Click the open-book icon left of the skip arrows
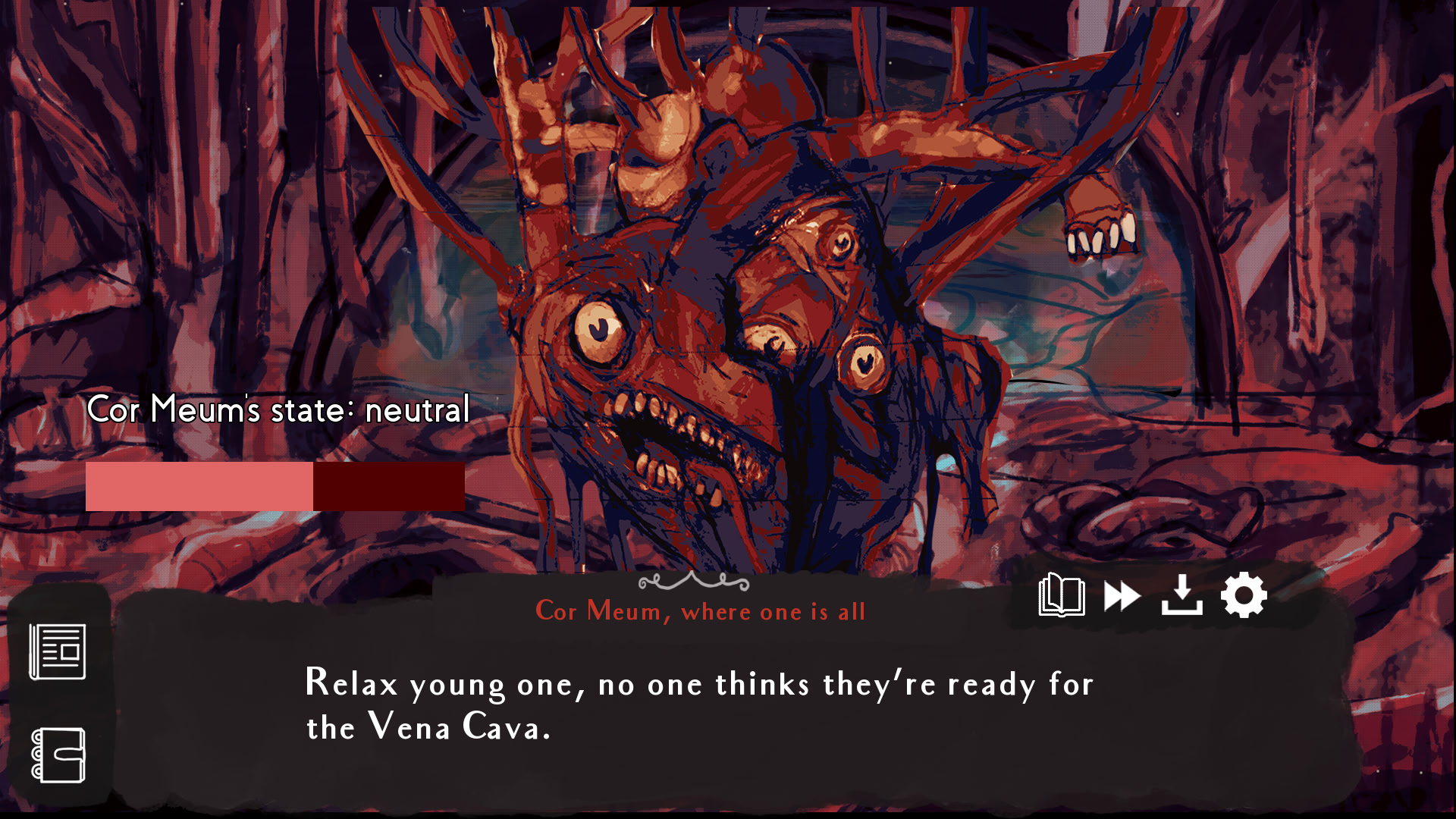 (1062, 595)
